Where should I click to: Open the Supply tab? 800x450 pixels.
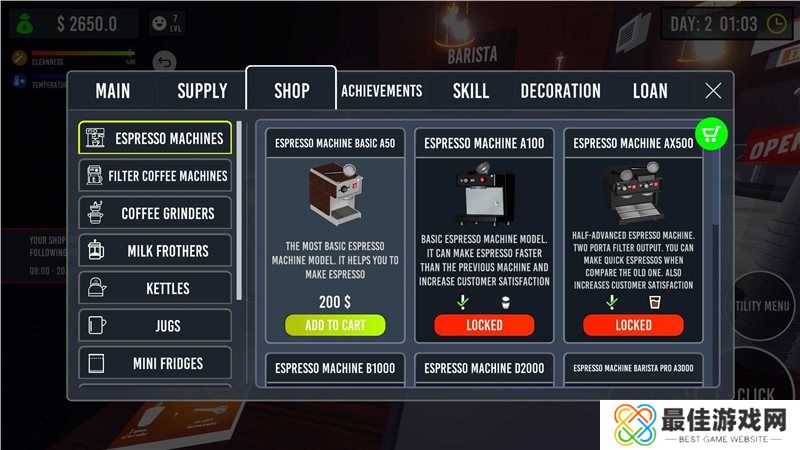202,91
